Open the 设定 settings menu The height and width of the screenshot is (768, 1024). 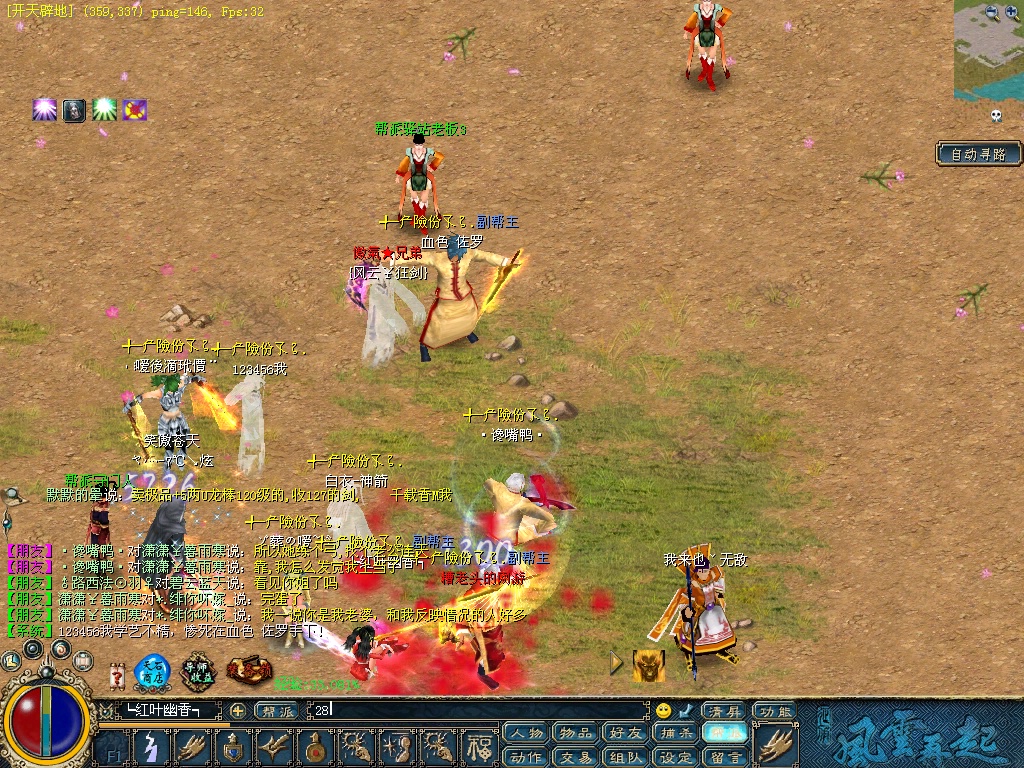677,757
